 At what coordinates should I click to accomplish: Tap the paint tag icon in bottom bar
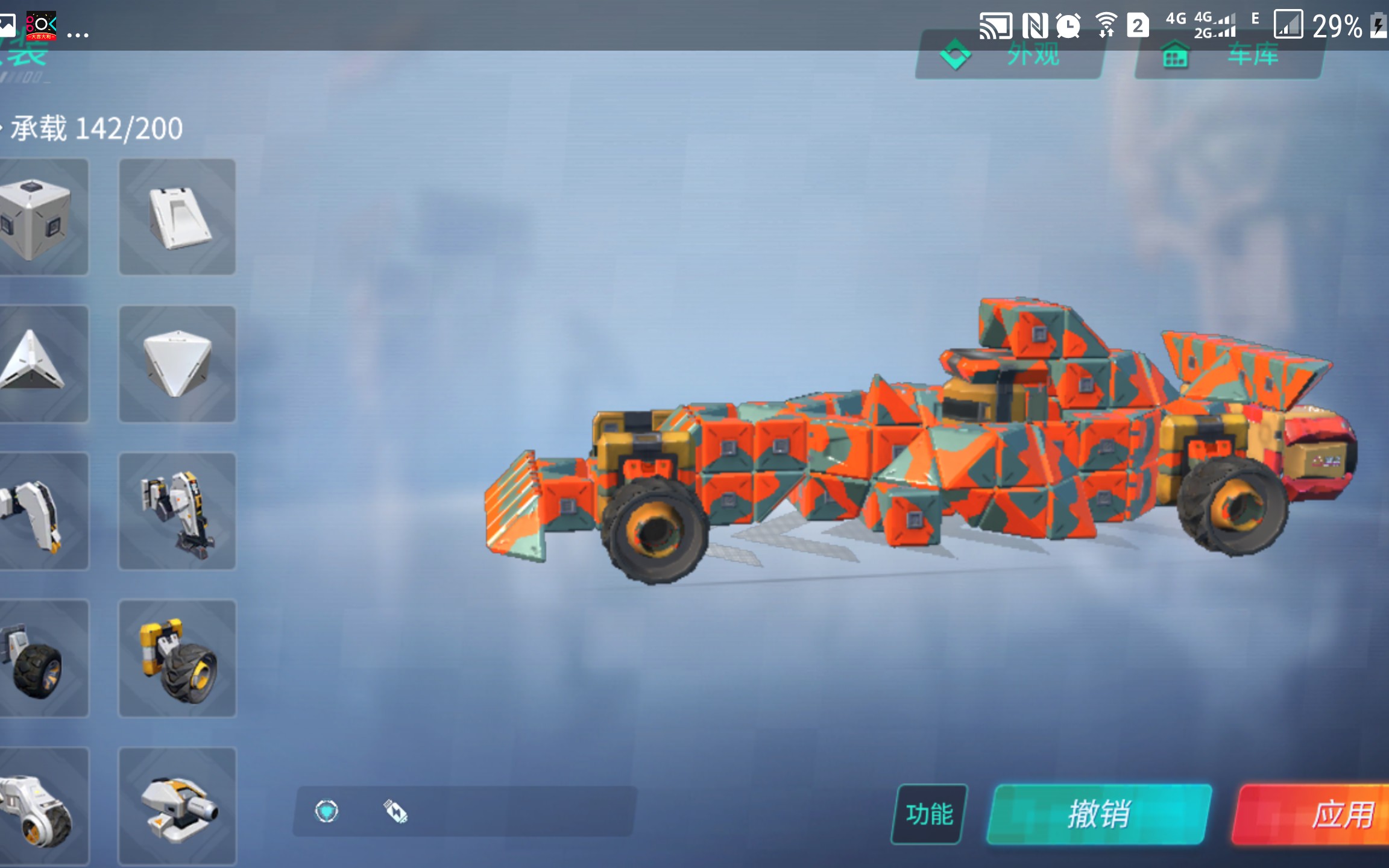point(395,811)
